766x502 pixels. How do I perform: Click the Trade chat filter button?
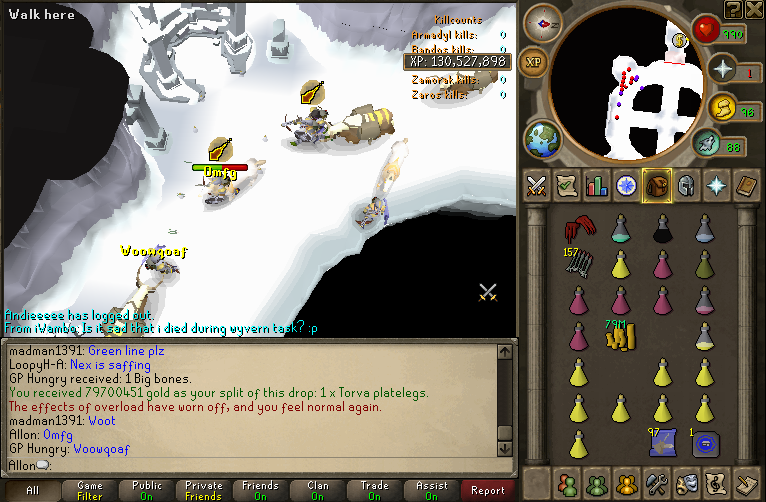click(x=374, y=490)
